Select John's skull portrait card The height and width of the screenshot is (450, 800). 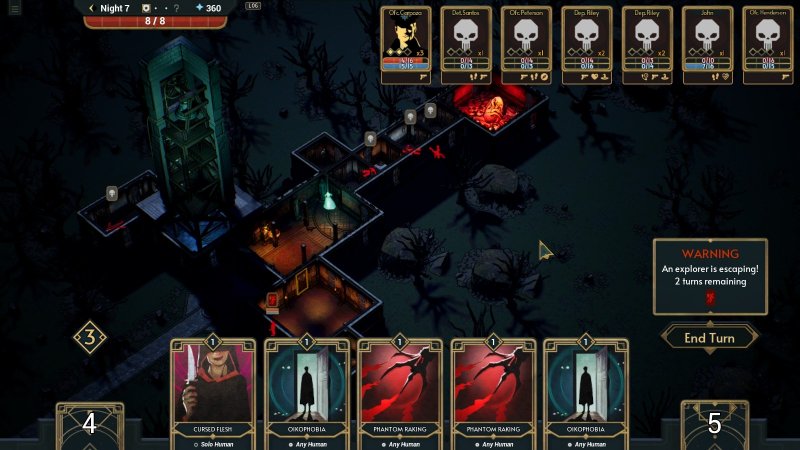tap(707, 45)
